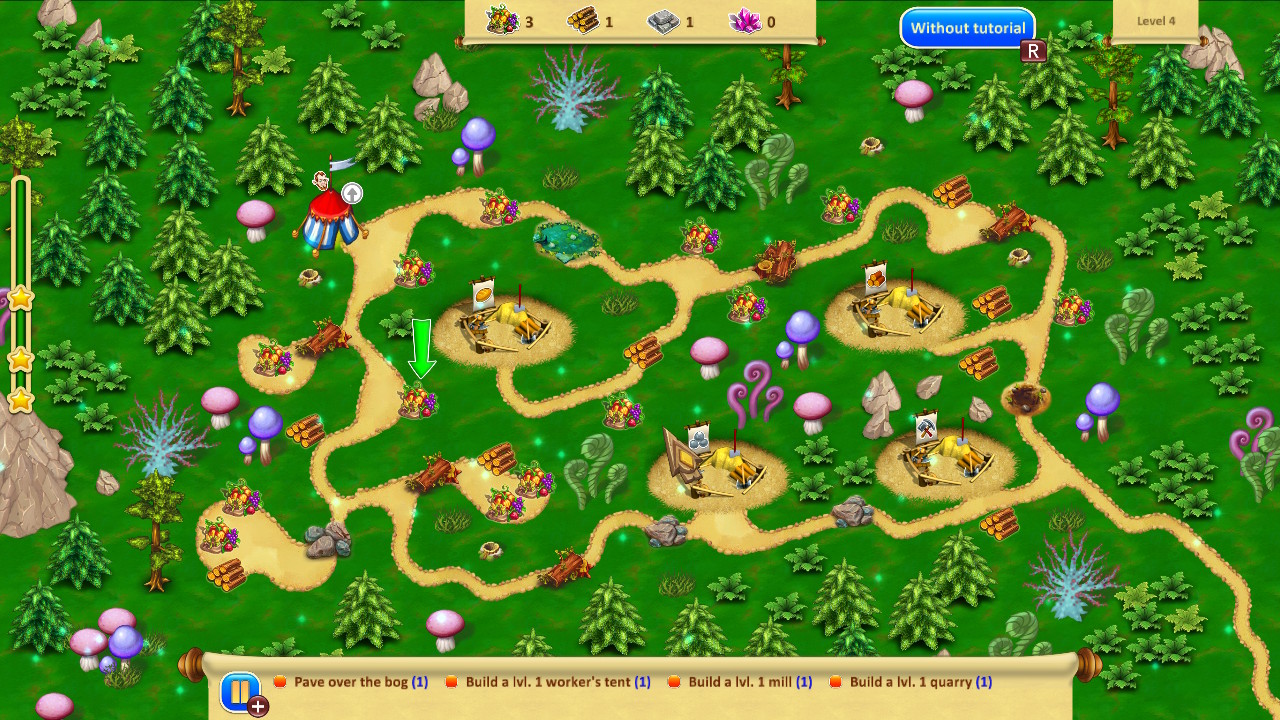1280x720 pixels.
Task: Click the pink crystal resource icon
Action: pos(744,20)
